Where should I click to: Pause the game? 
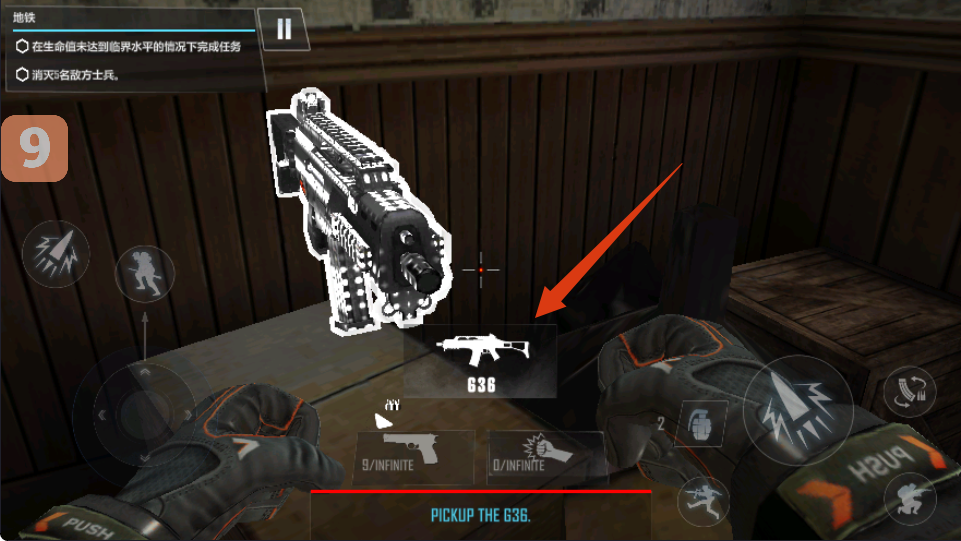point(284,29)
